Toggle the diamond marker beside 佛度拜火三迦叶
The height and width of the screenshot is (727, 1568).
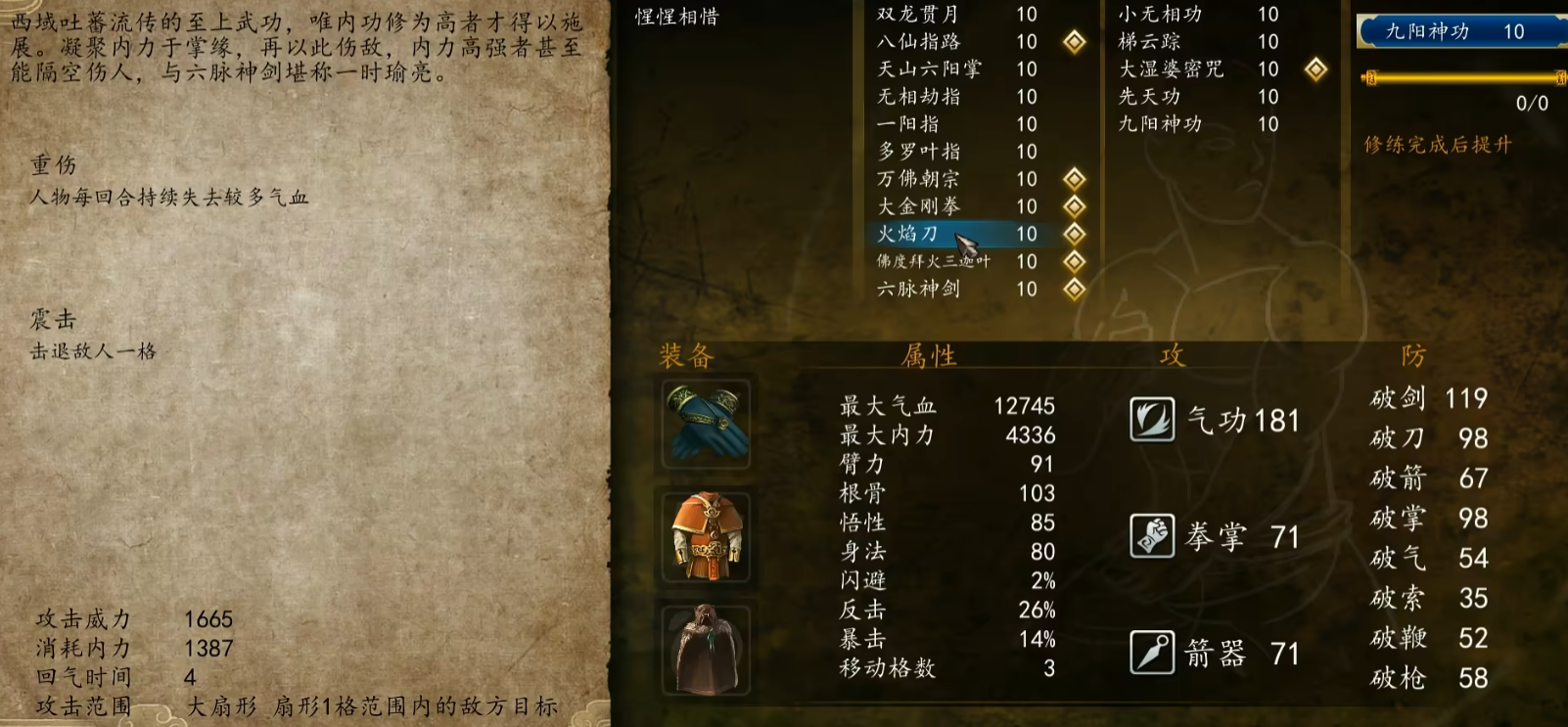pyautogui.click(x=1075, y=262)
